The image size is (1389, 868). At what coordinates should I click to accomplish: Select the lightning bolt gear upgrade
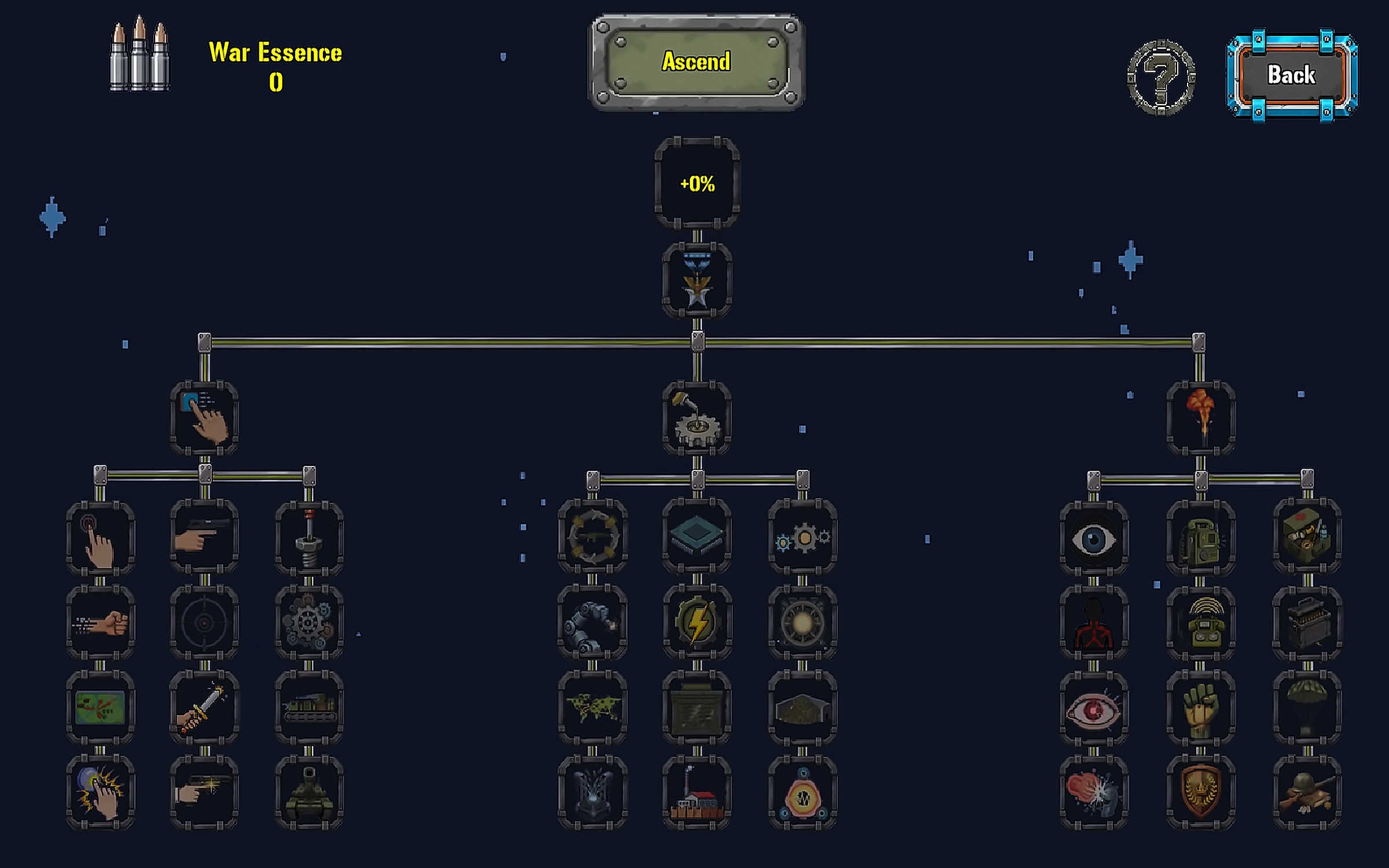pos(697,623)
